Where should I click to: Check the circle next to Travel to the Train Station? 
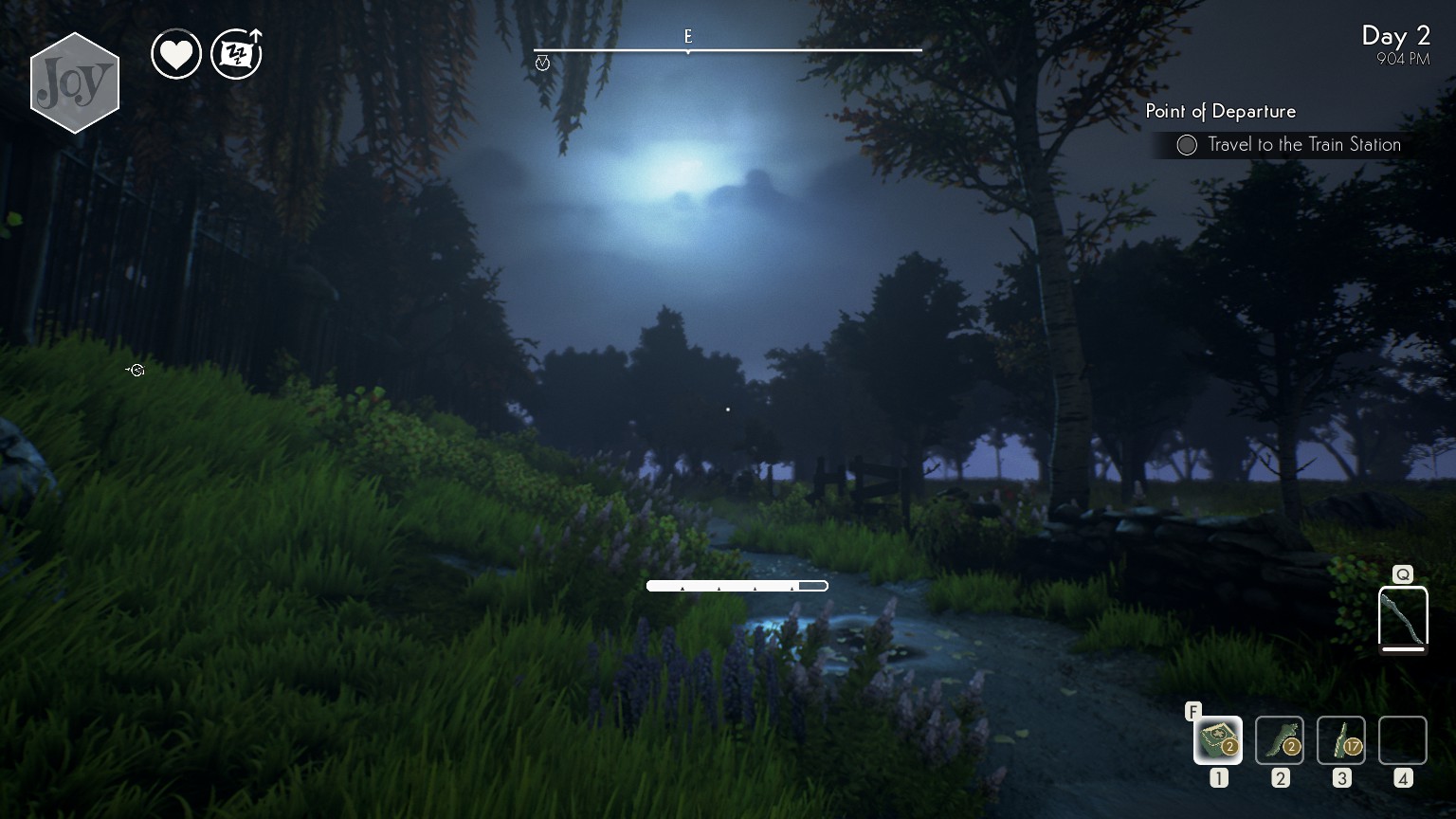1187,145
